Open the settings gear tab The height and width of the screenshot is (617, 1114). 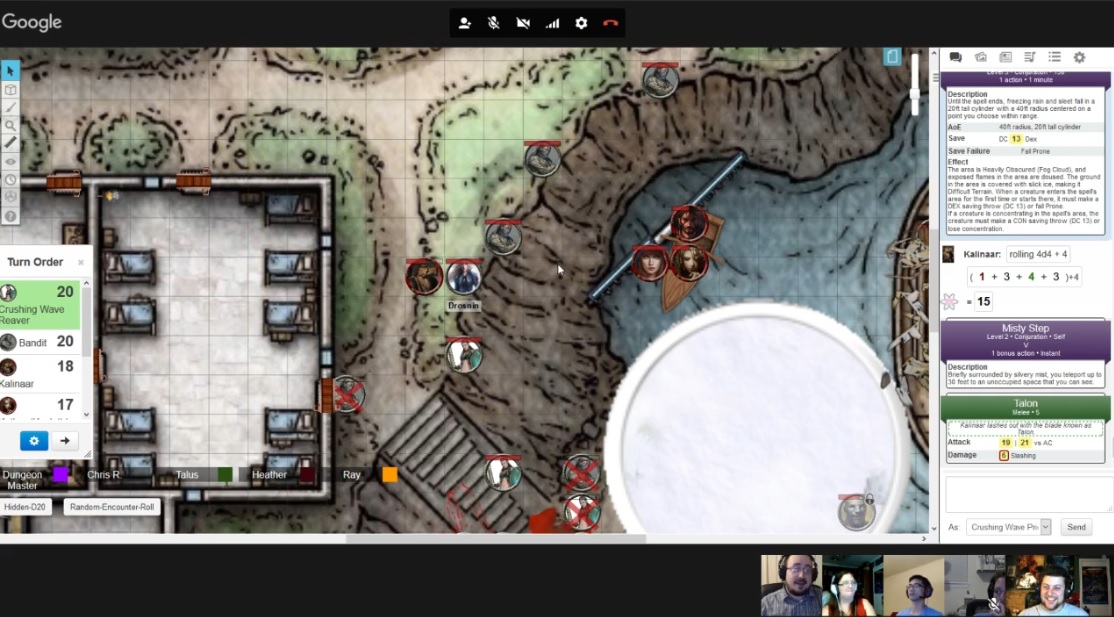pyautogui.click(x=1079, y=58)
